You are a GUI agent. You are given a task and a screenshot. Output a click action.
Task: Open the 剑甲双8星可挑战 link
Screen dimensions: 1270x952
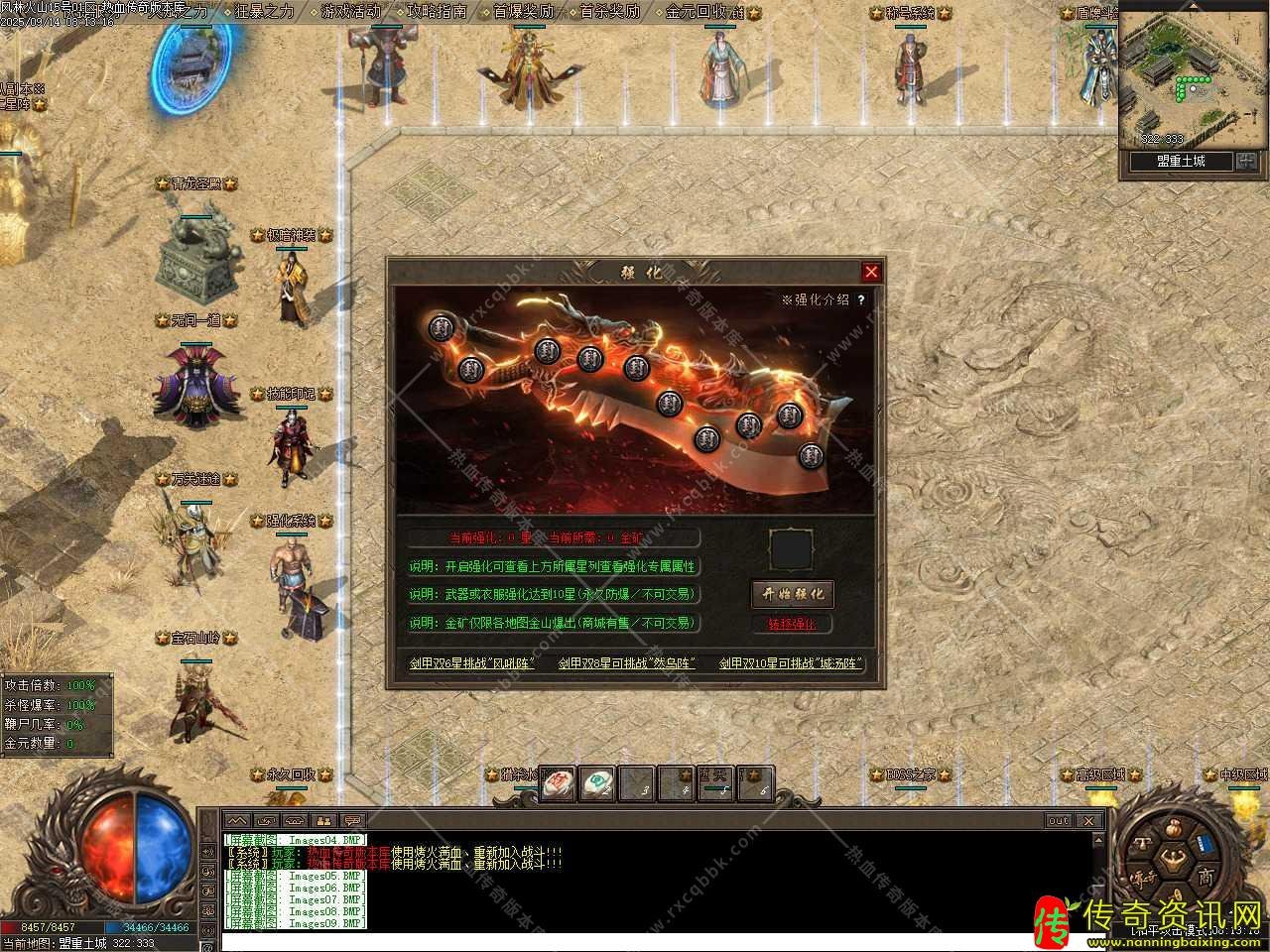(627, 663)
